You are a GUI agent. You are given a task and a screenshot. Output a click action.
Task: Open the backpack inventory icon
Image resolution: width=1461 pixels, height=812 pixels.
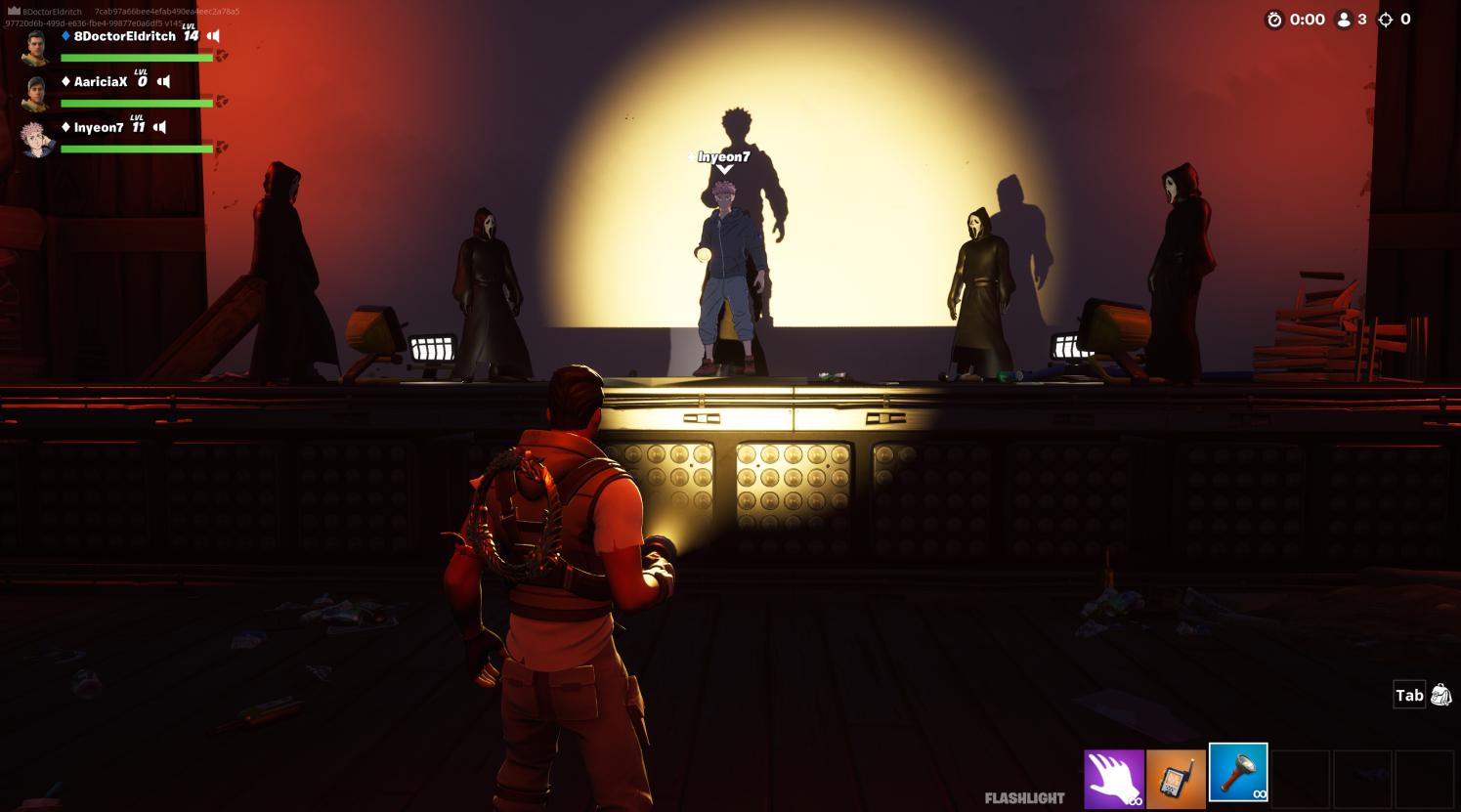coord(1440,695)
